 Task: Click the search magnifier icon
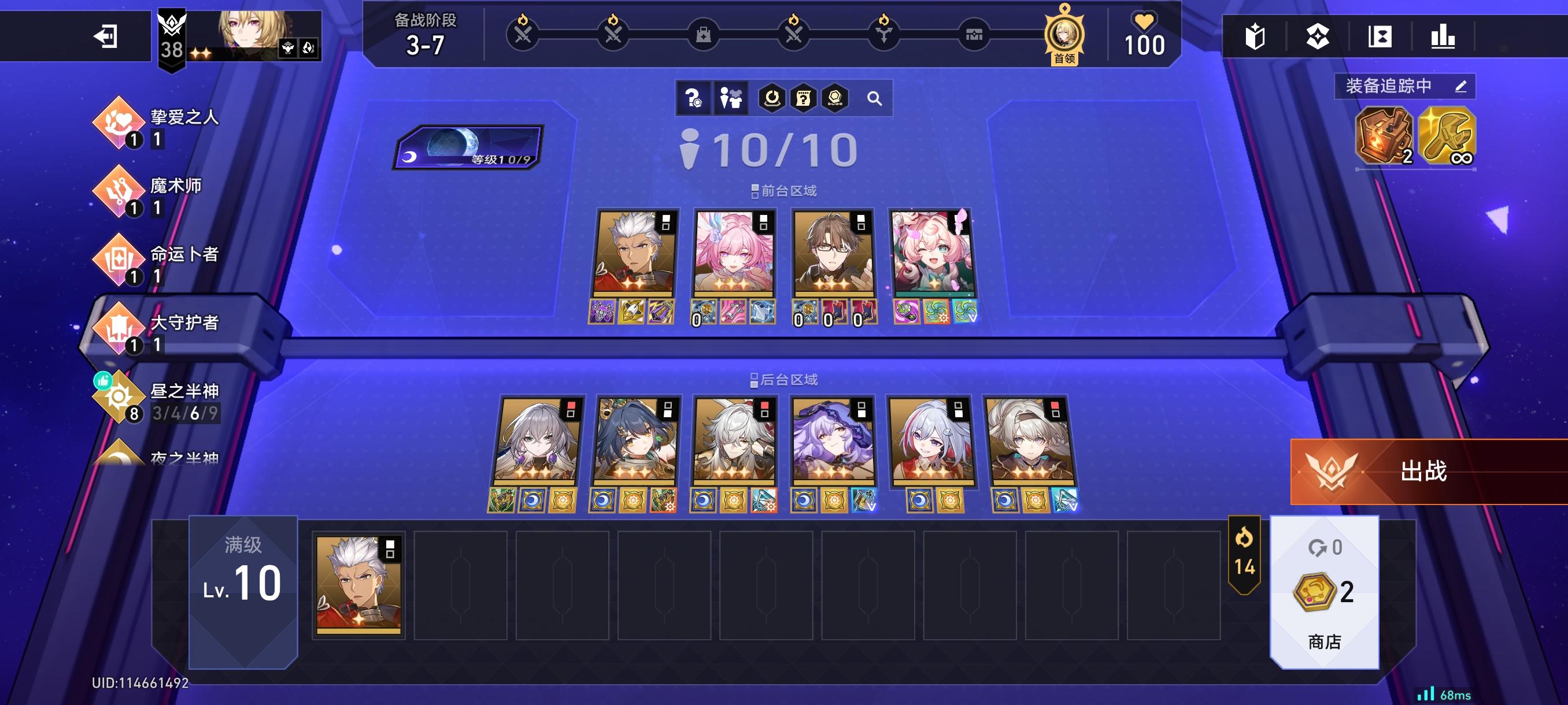click(875, 98)
